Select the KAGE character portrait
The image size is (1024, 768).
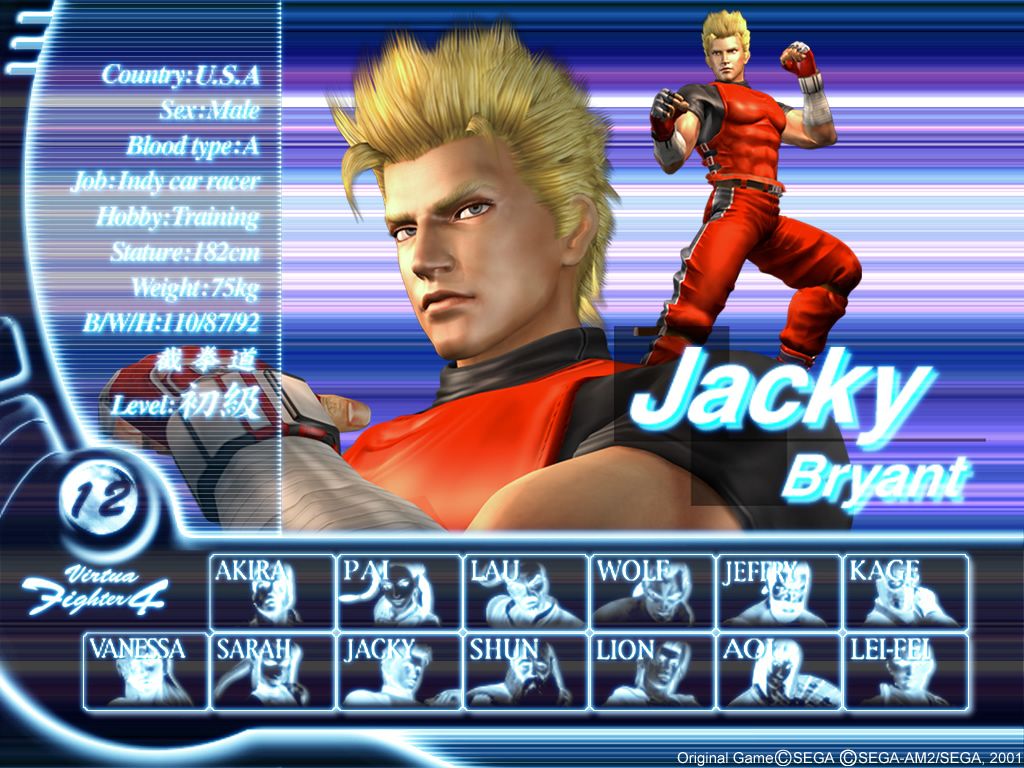[x=906, y=592]
